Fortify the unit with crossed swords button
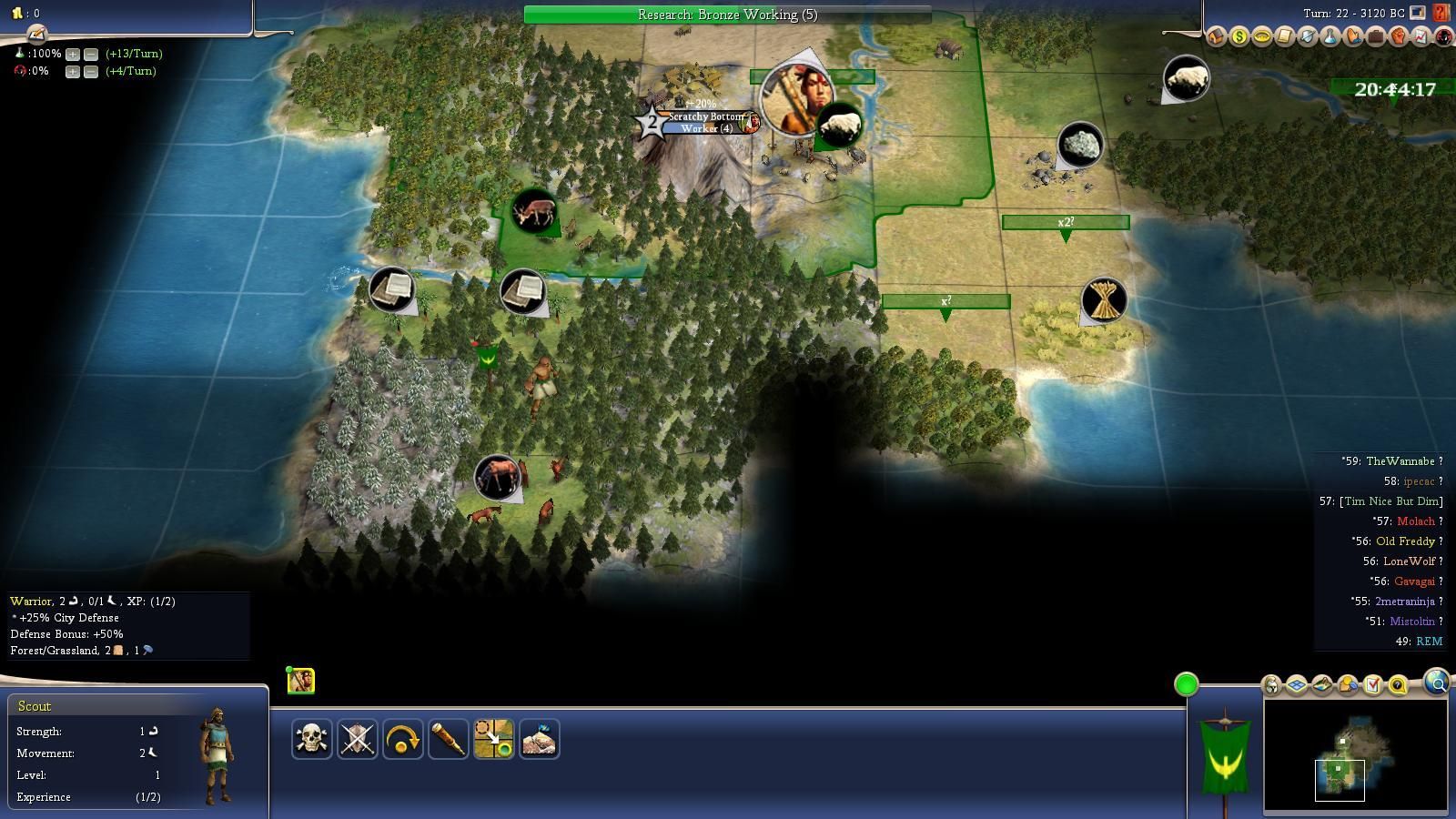 [357, 739]
